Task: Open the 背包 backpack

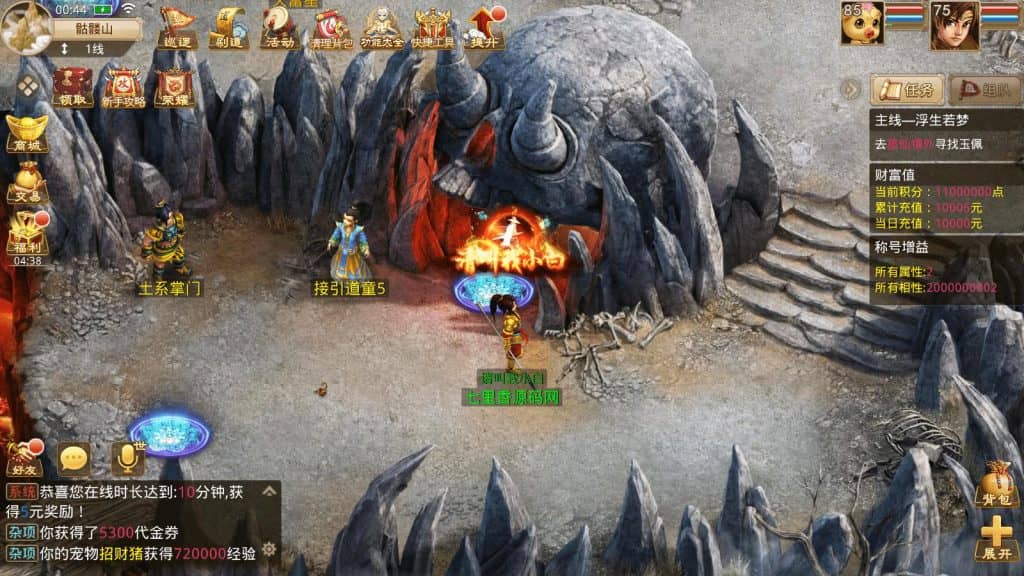Action: [998, 484]
